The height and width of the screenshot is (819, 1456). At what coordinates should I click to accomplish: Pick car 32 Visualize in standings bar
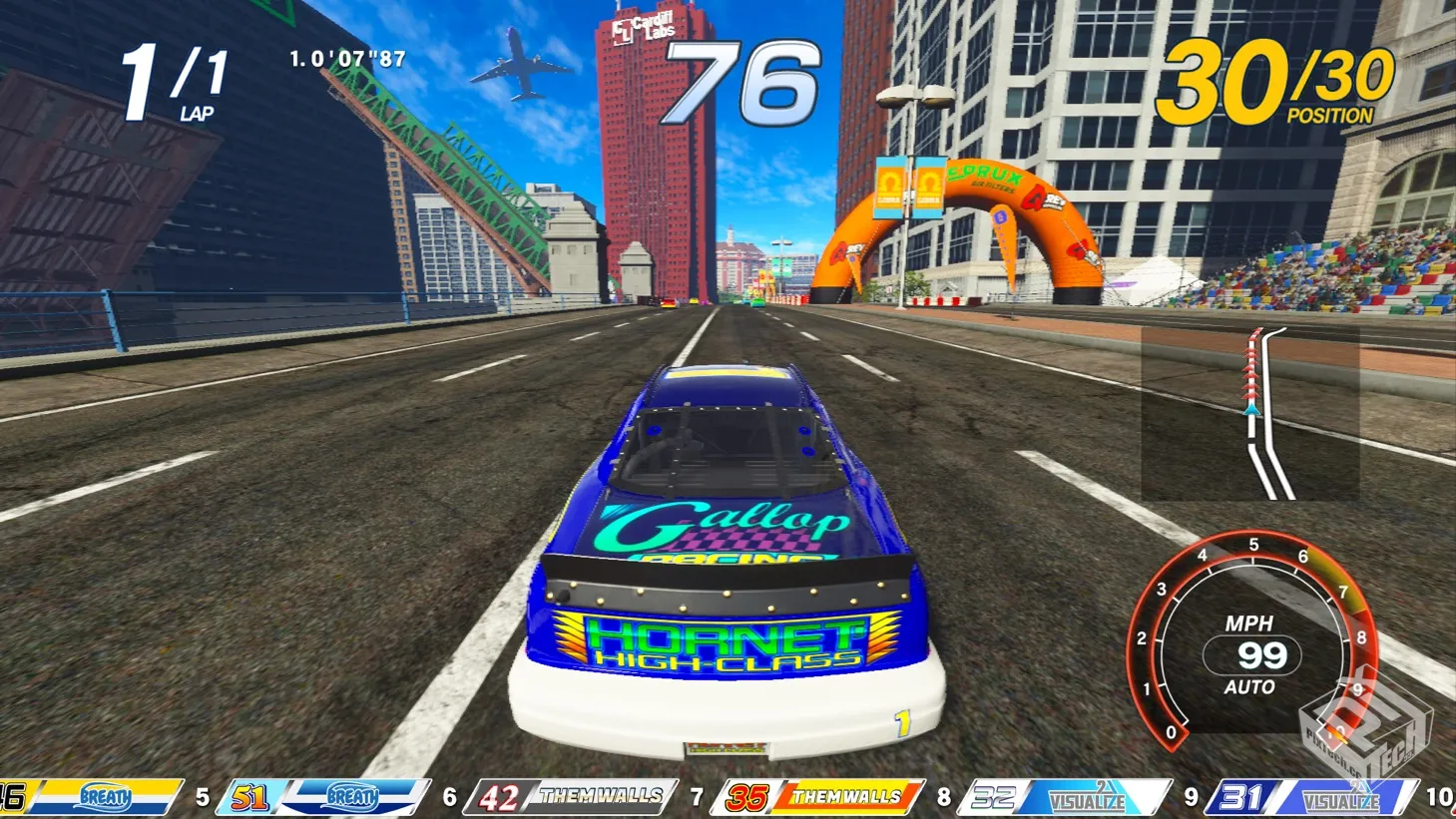point(1065,797)
